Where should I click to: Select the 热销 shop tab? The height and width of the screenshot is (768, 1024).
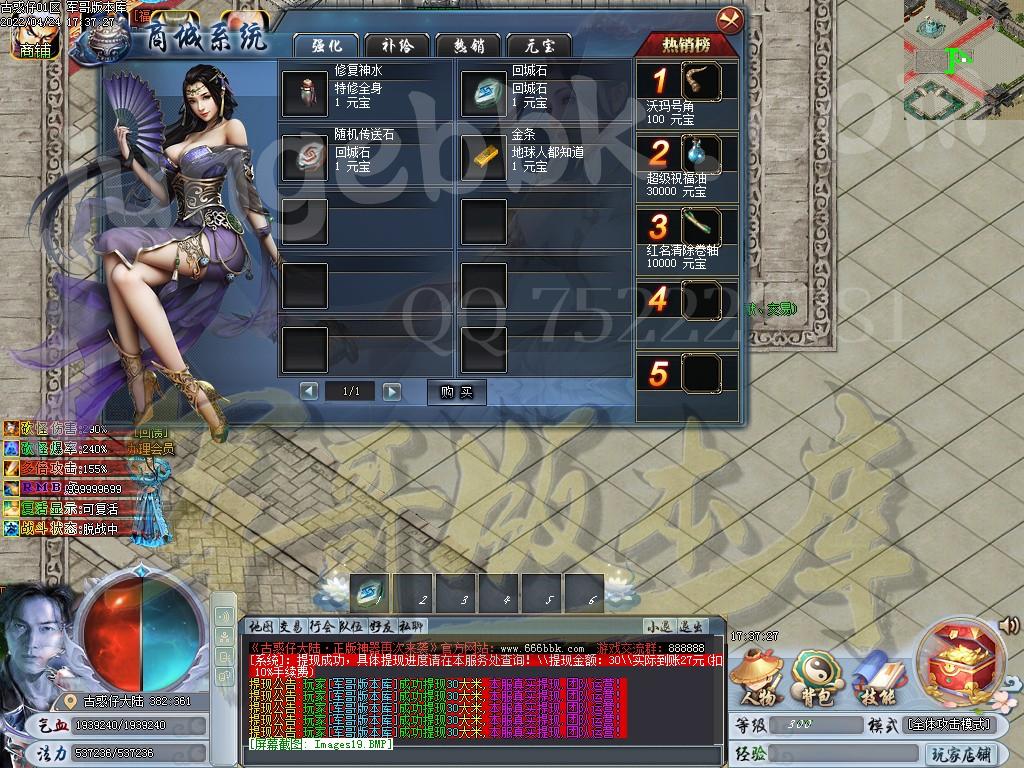tap(468, 45)
